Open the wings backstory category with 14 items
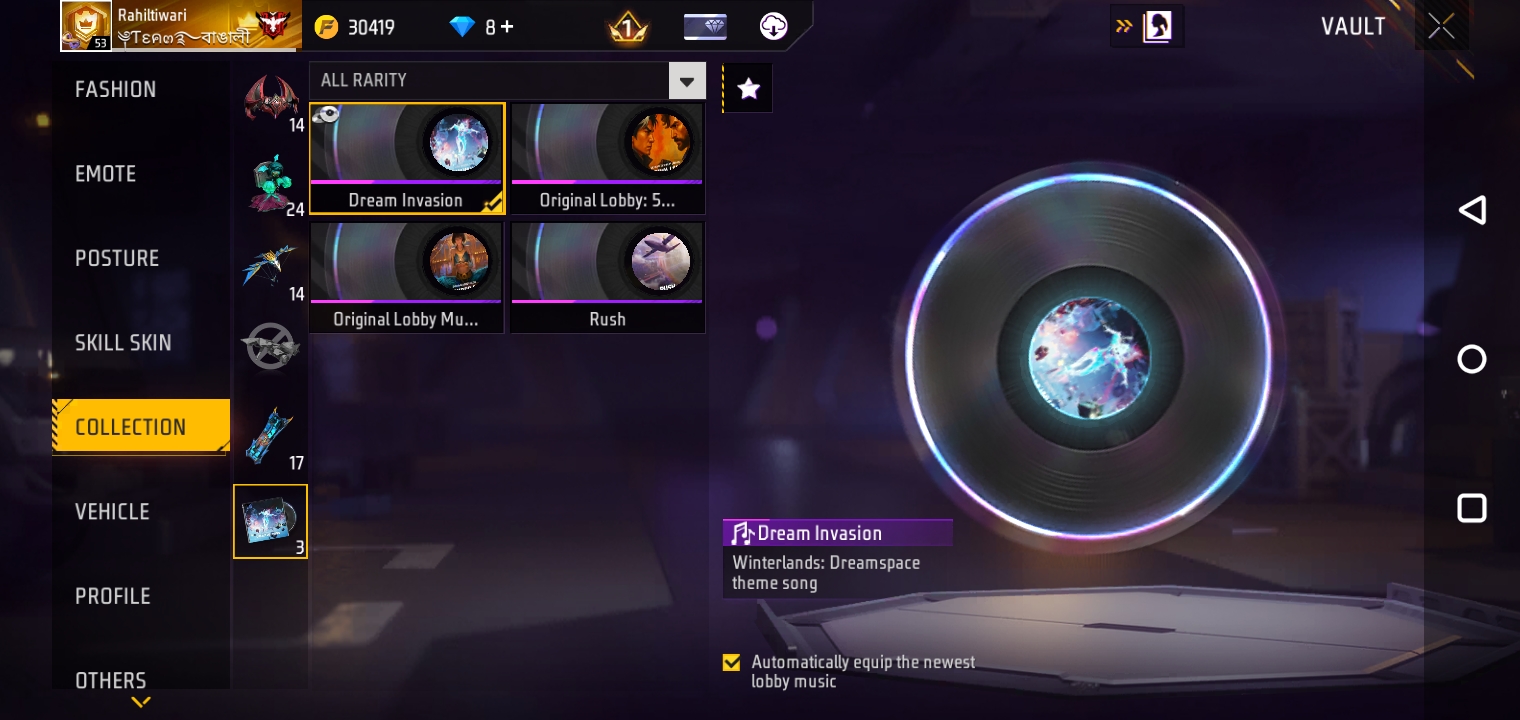The width and height of the screenshot is (1520, 720). 270,97
